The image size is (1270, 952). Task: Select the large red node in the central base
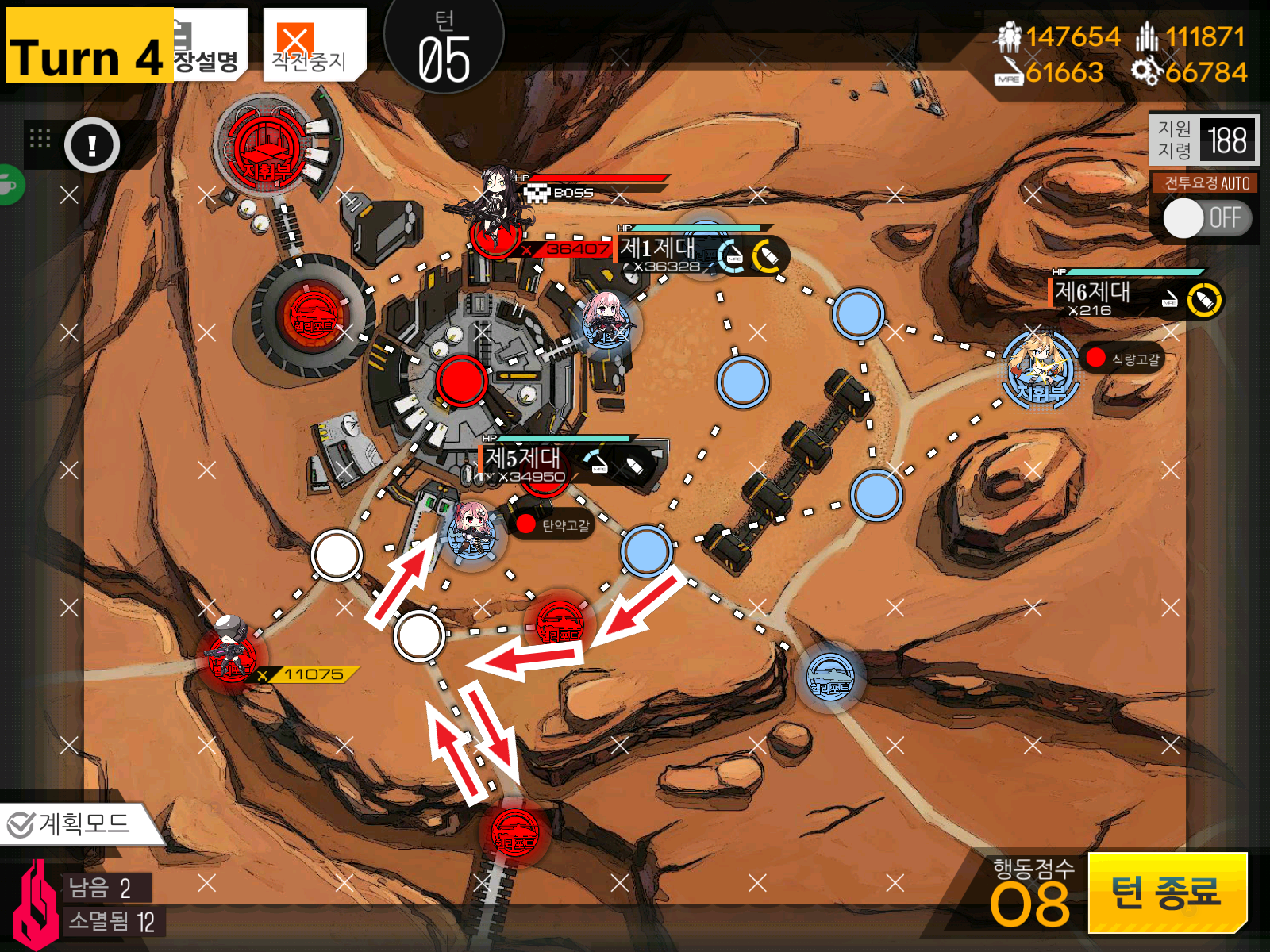coord(461,381)
